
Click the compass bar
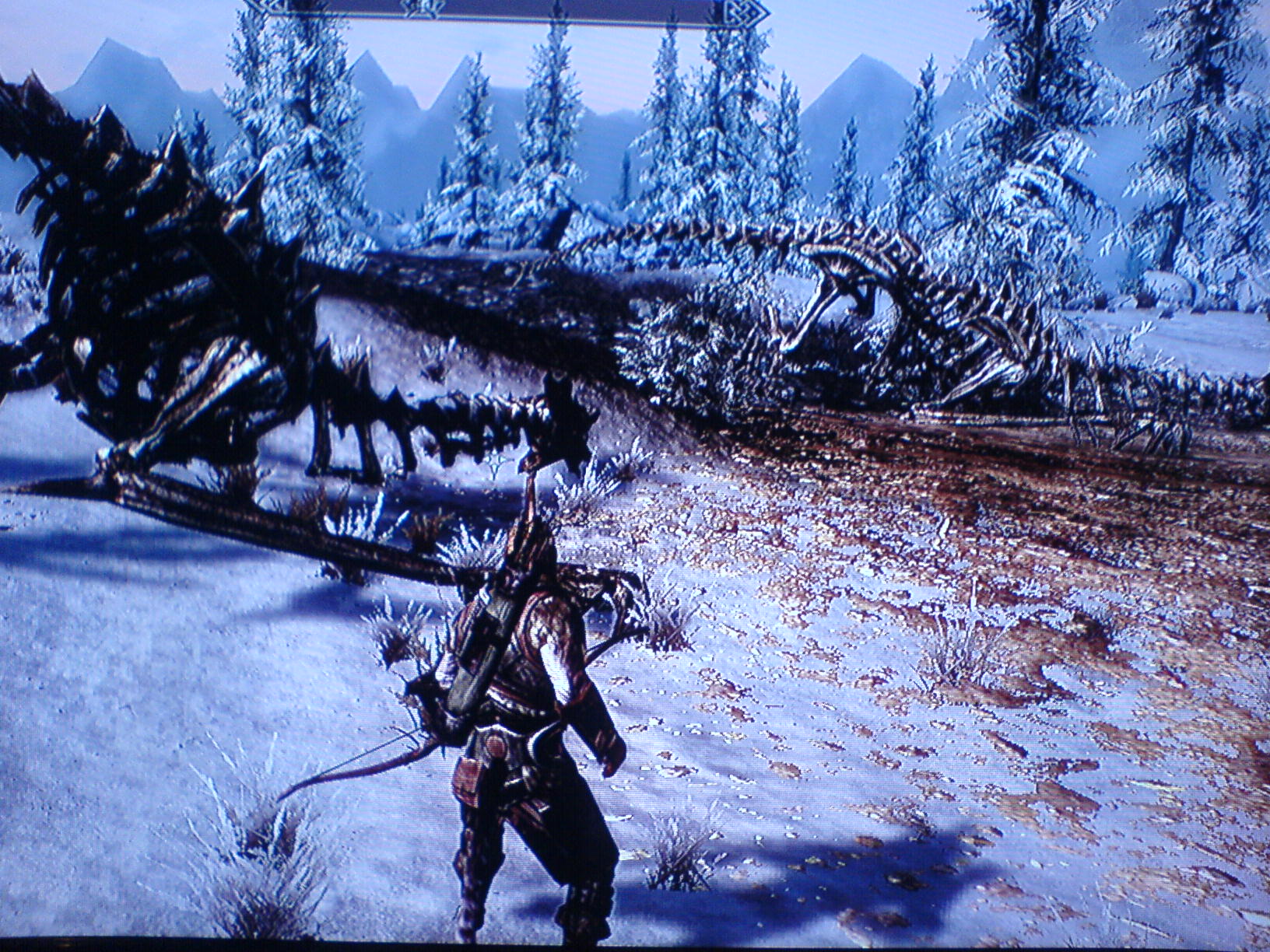tap(507, 6)
